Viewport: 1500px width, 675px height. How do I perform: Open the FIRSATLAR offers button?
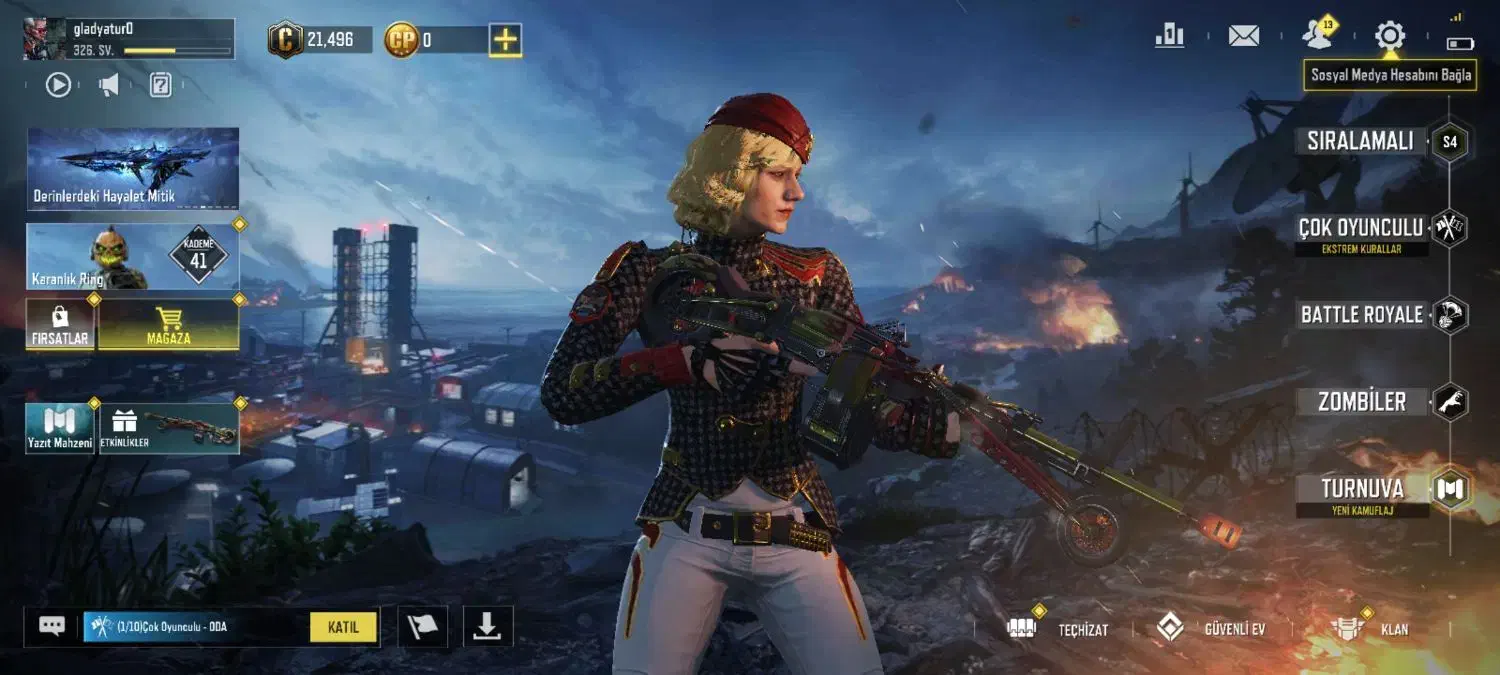[x=60, y=324]
